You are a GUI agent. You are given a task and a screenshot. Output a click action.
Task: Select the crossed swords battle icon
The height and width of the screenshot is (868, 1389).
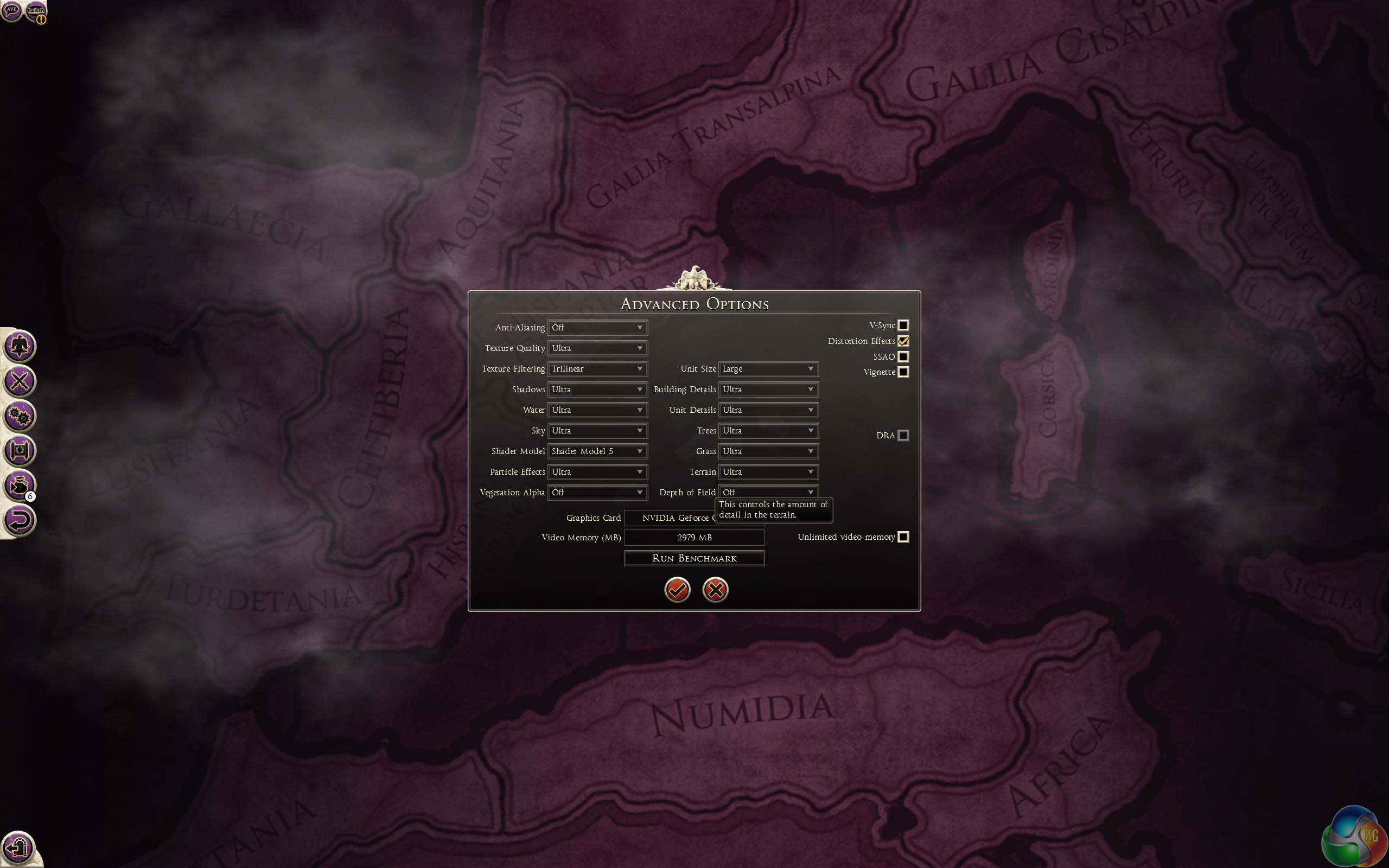click(20, 381)
